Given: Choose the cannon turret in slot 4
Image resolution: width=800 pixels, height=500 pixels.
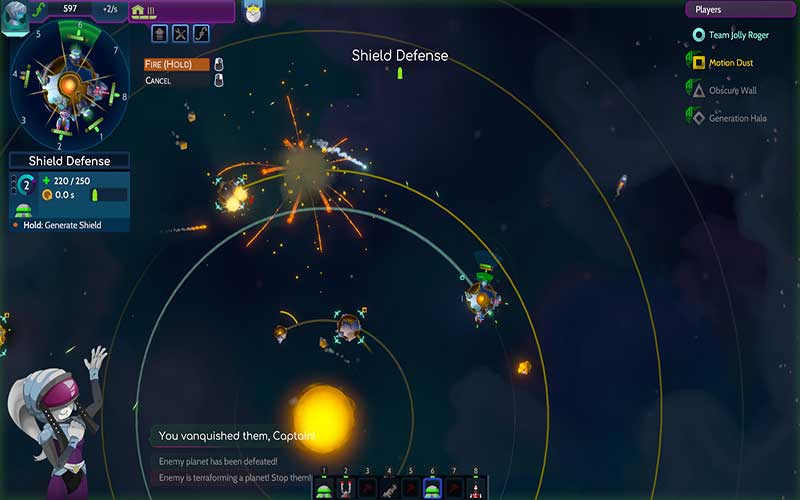Looking at the screenshot, I should (389, 488).
